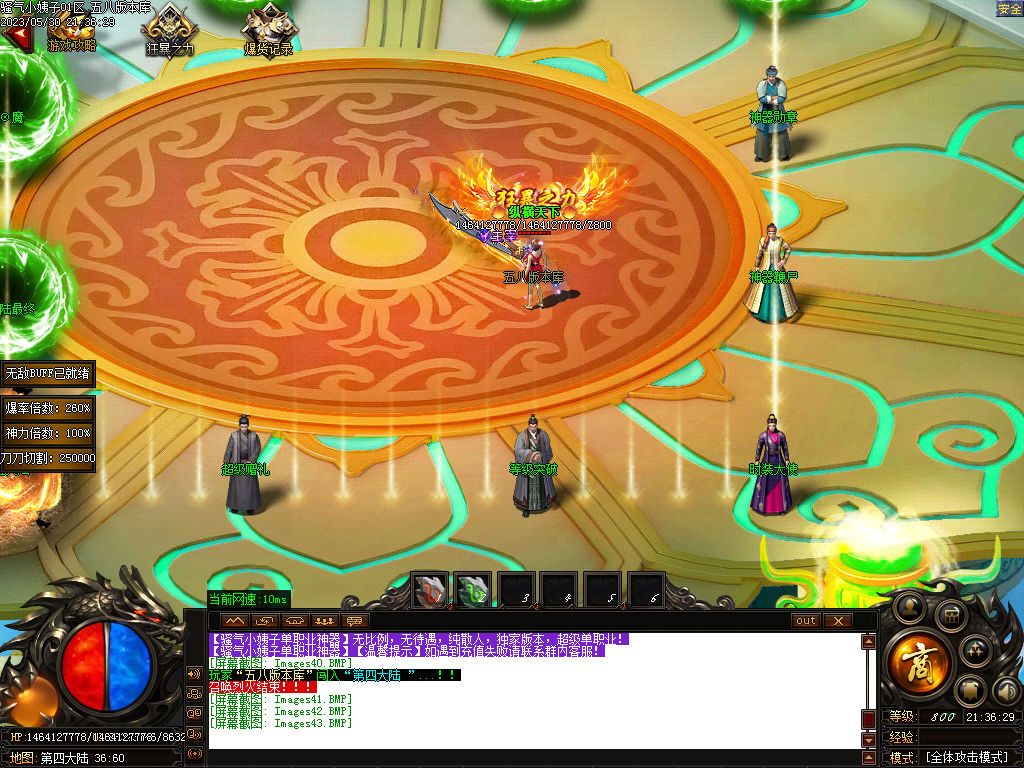Close the chat panel with X
This screenshot has height=768, width=1024.
pos(837,621)
